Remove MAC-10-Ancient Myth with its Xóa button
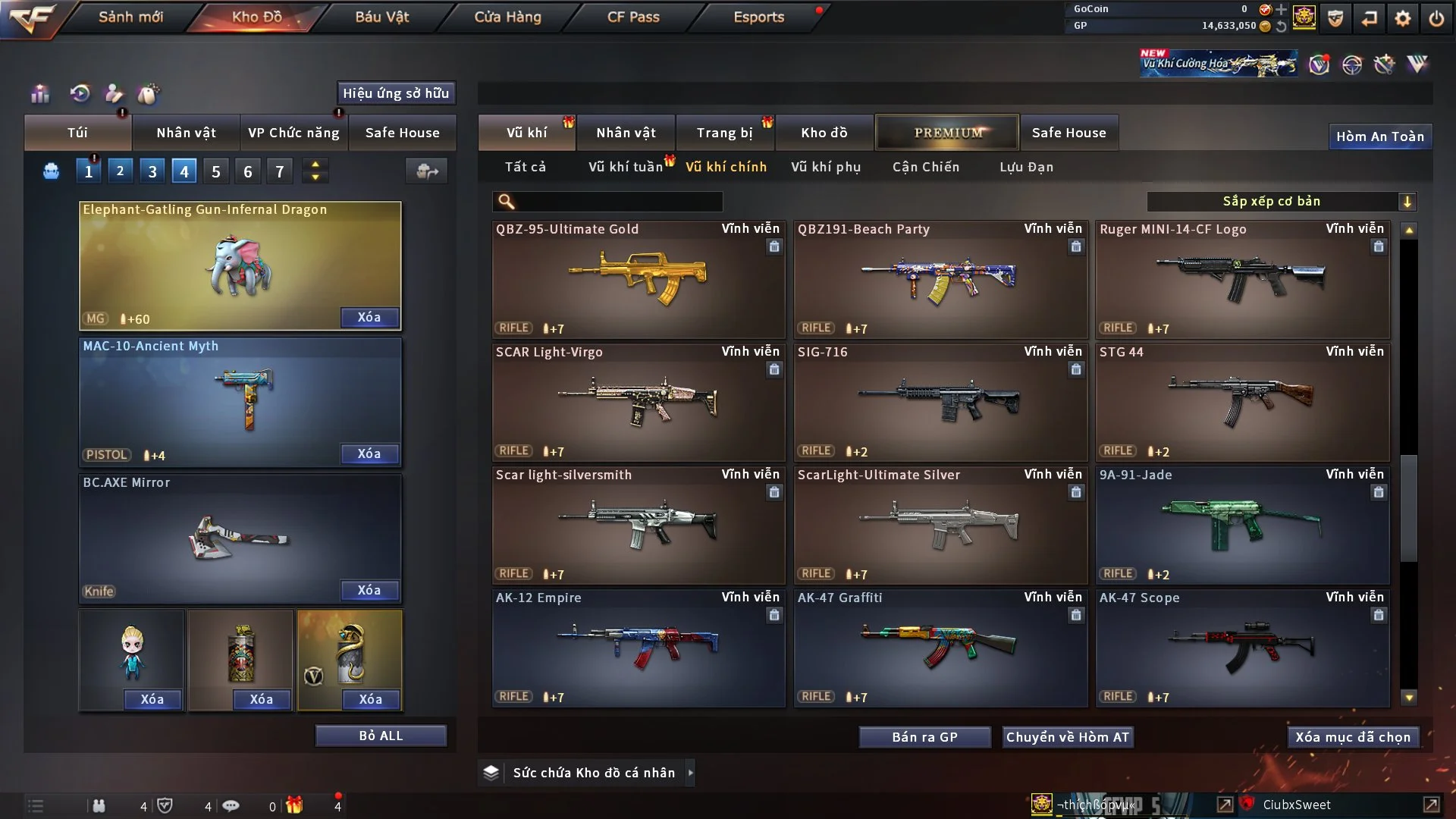This screenshot has width=1456, height=819. coord(369,453)
